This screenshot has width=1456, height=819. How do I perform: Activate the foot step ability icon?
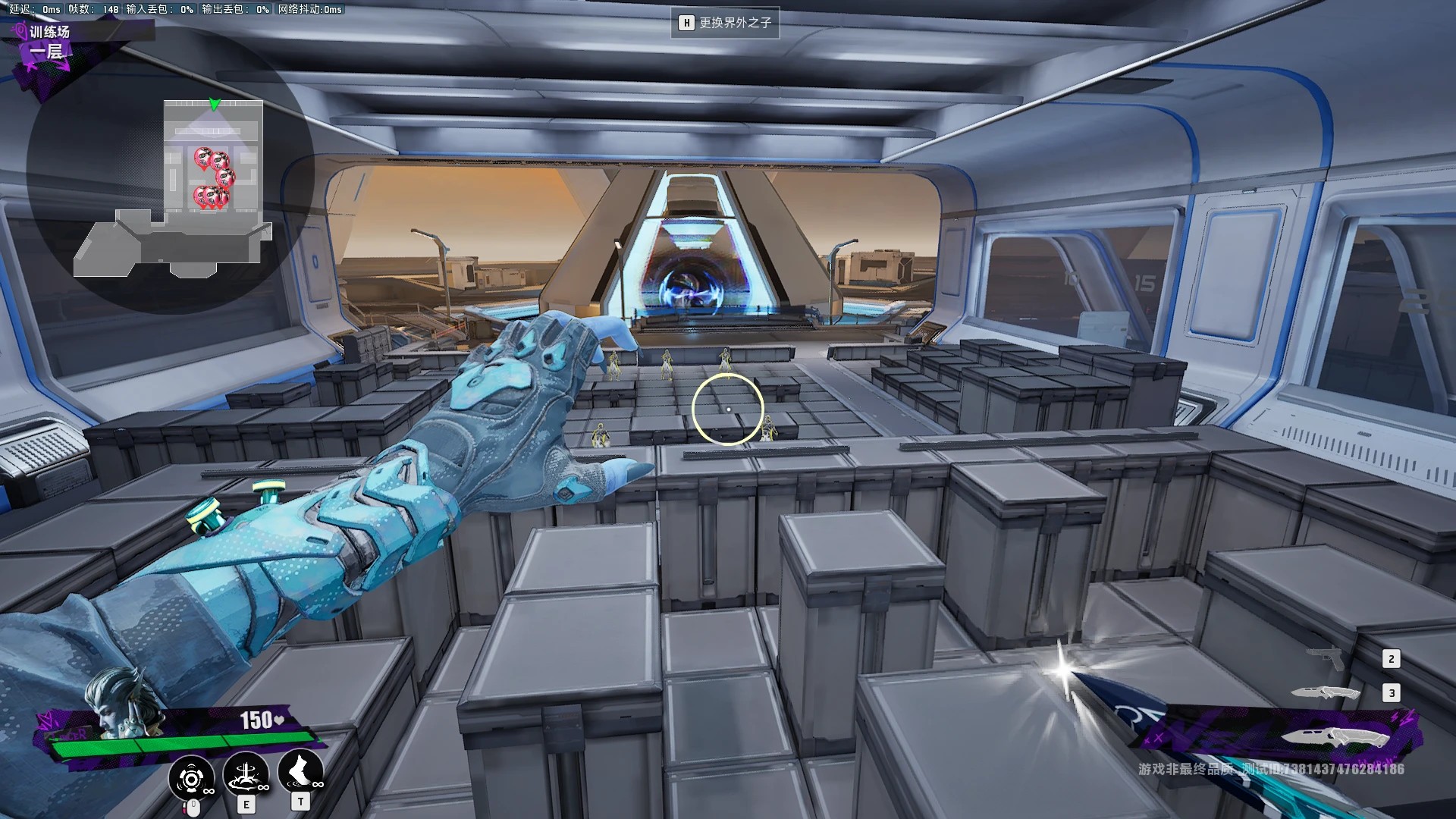coord(300,772)
